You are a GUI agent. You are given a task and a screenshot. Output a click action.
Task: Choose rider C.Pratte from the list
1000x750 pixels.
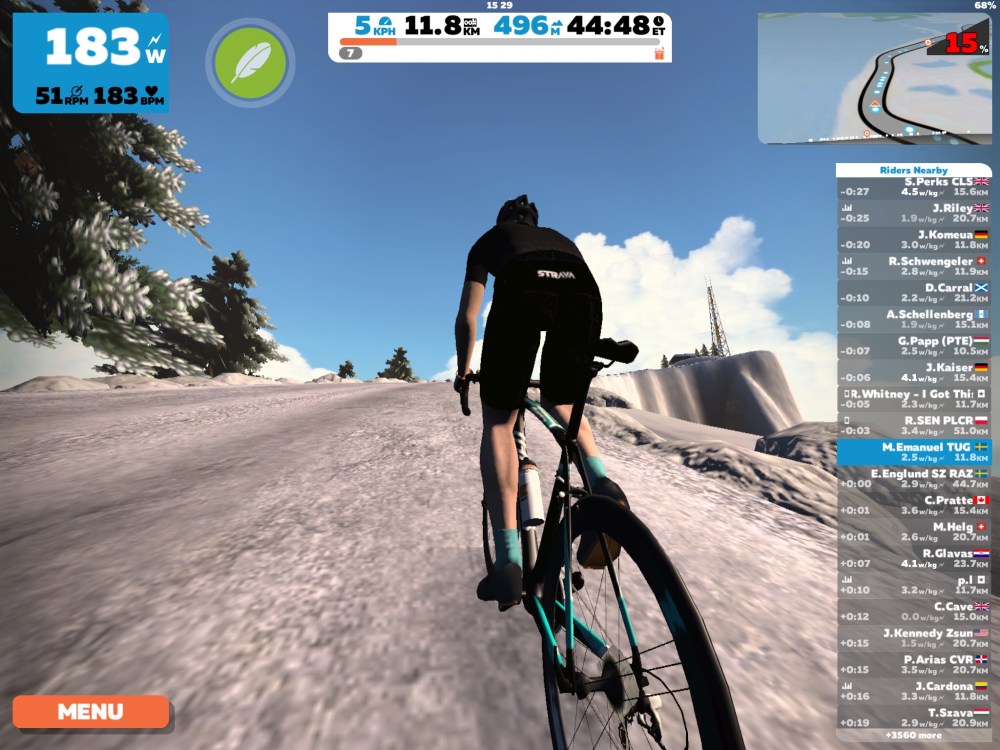[914, 505]
